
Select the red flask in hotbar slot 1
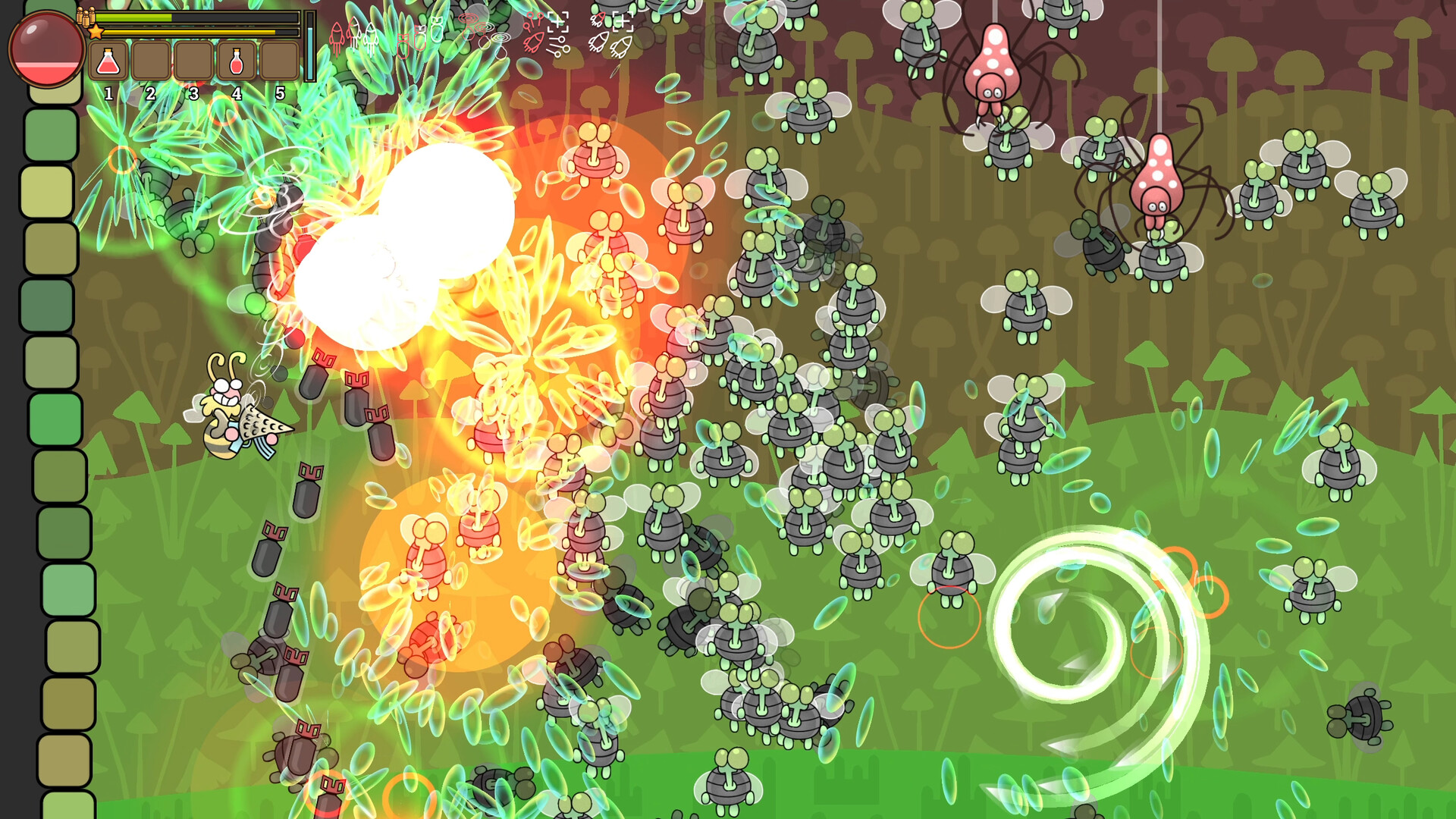click(x=108, y=61)
